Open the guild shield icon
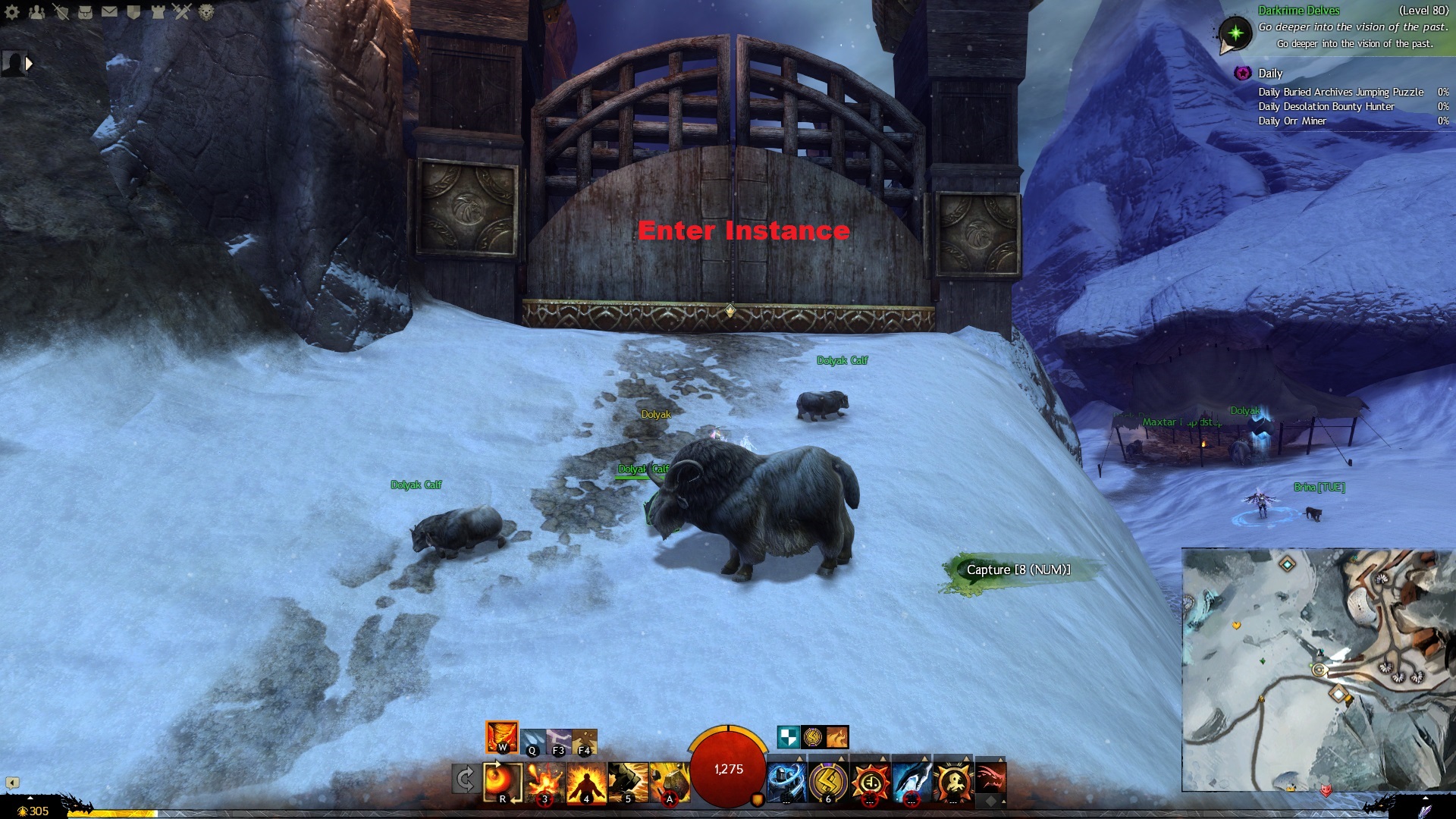 (x=134, y=12)
